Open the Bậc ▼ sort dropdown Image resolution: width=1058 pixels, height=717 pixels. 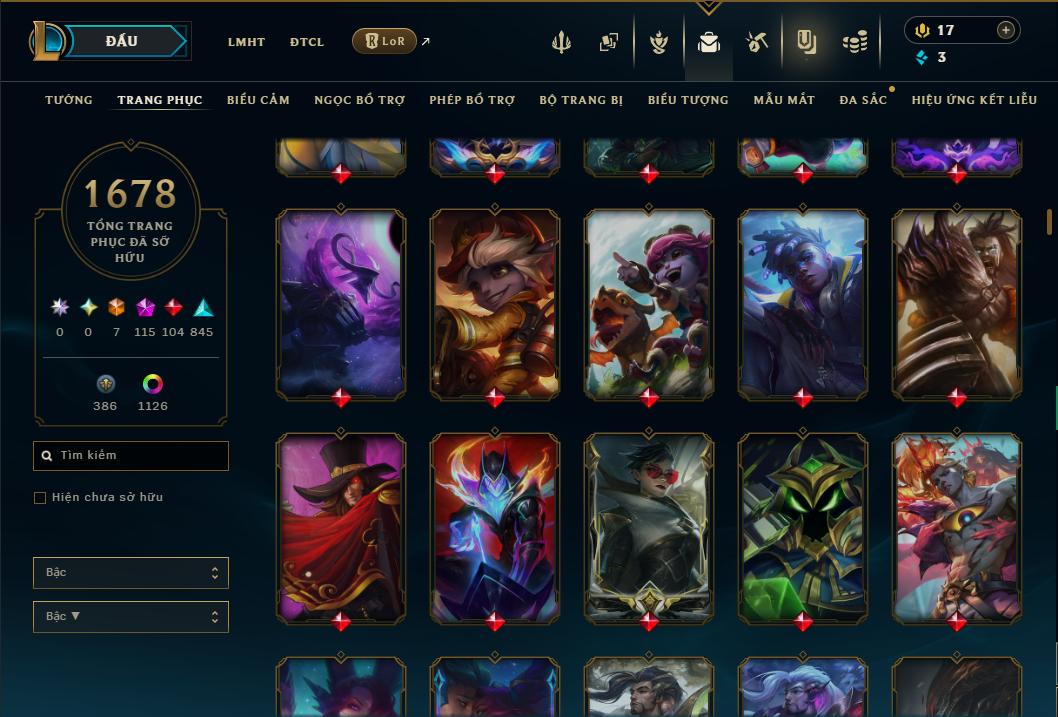click(131, 617)
